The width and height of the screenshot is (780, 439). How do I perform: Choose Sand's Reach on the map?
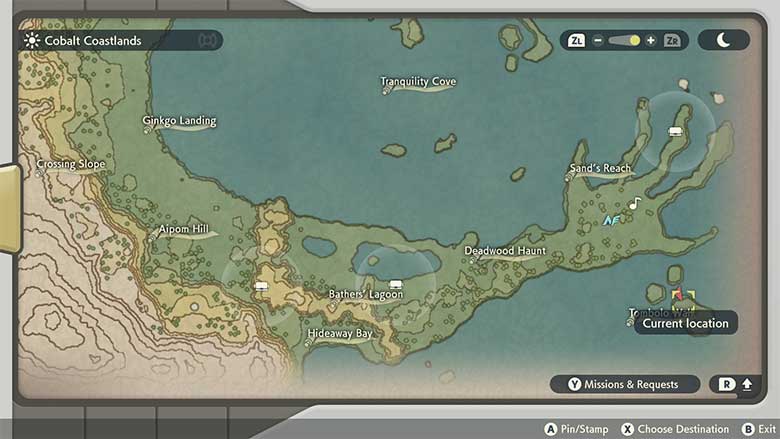pos(600,169)
